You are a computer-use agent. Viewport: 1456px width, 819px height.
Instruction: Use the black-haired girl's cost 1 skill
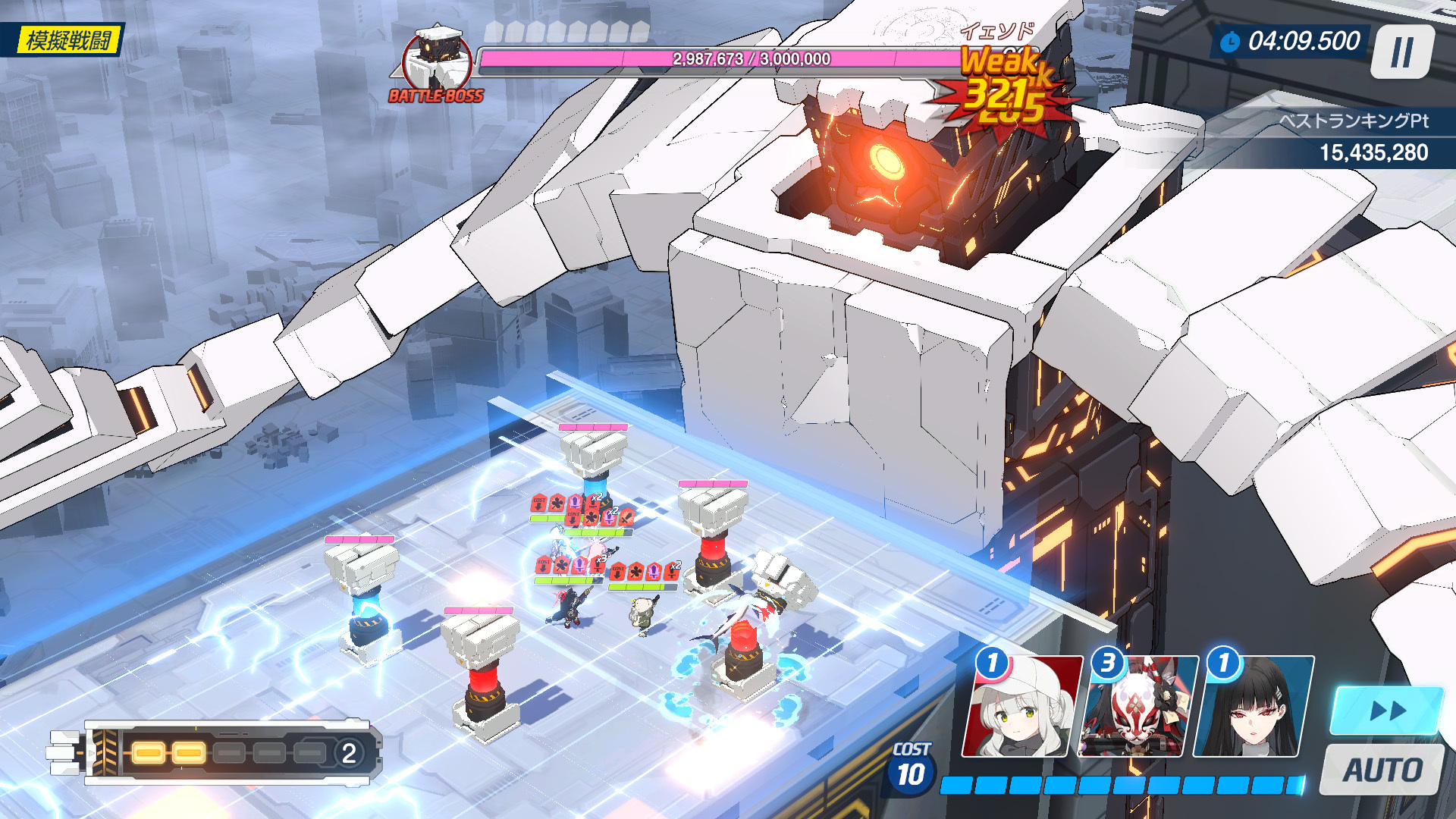pyautogui.click(x=1254, y=708)
